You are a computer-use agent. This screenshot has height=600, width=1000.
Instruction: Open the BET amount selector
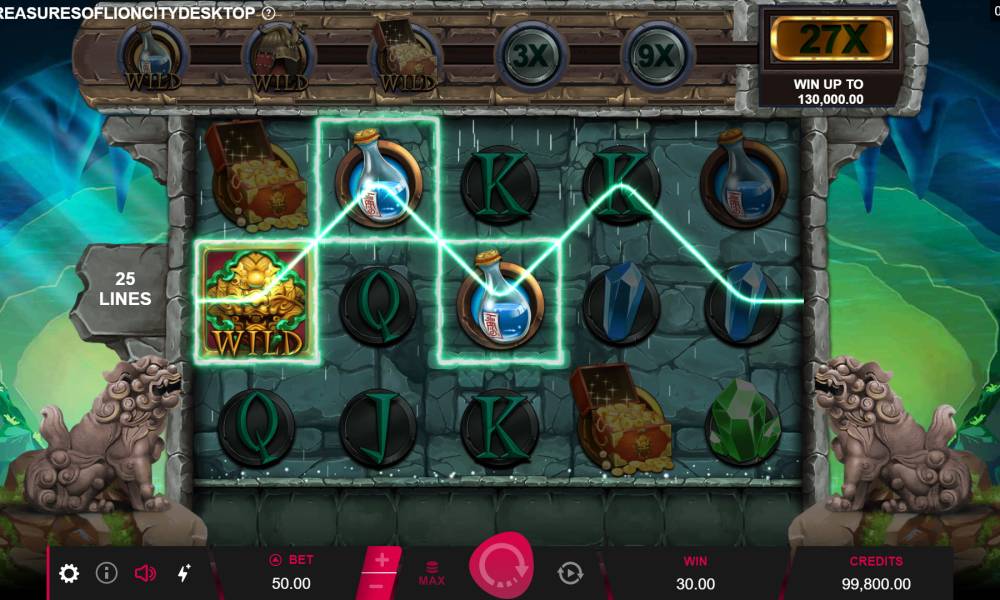tap(290, 573)
